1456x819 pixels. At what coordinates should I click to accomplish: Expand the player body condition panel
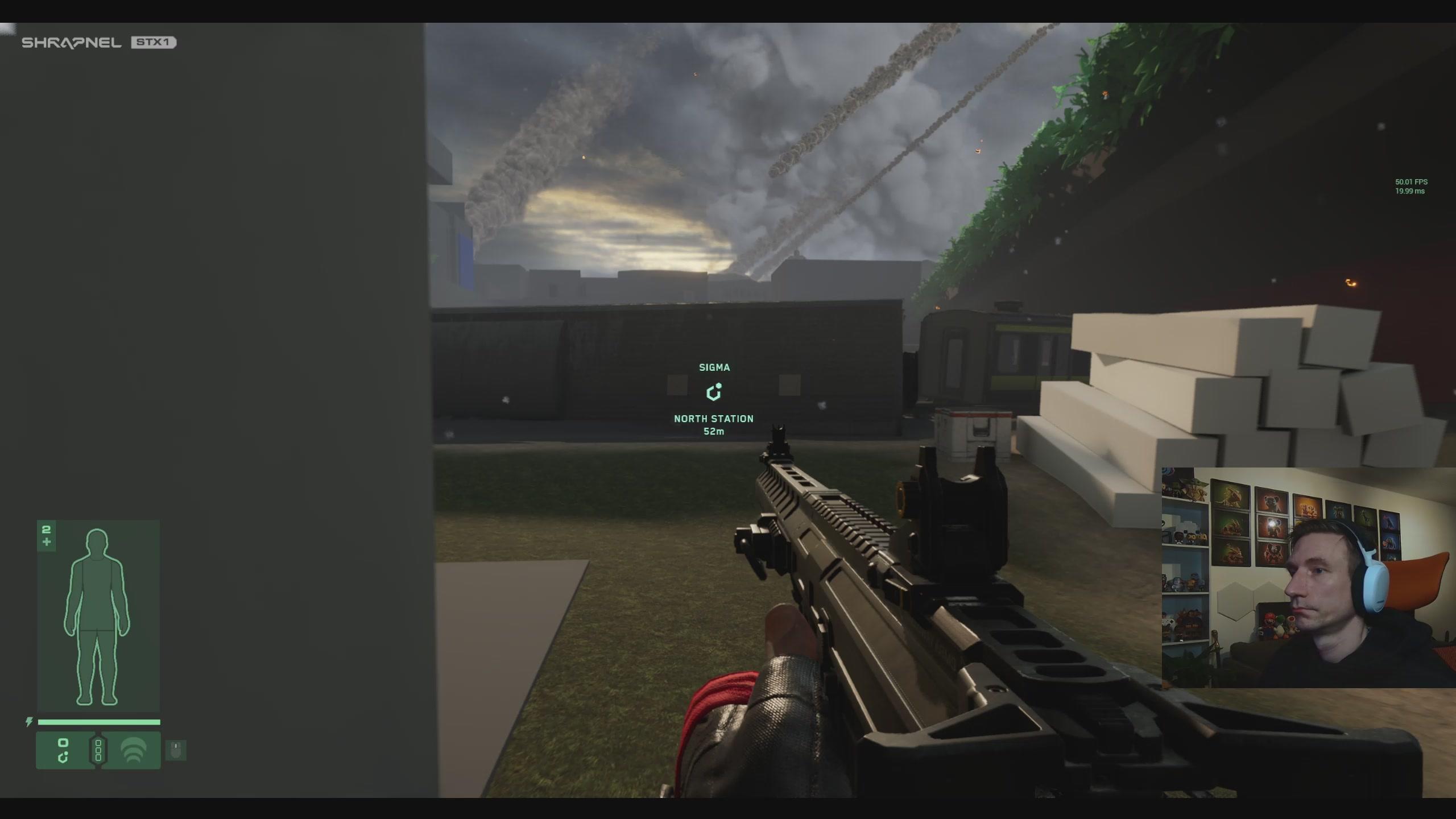coord(98,614)
